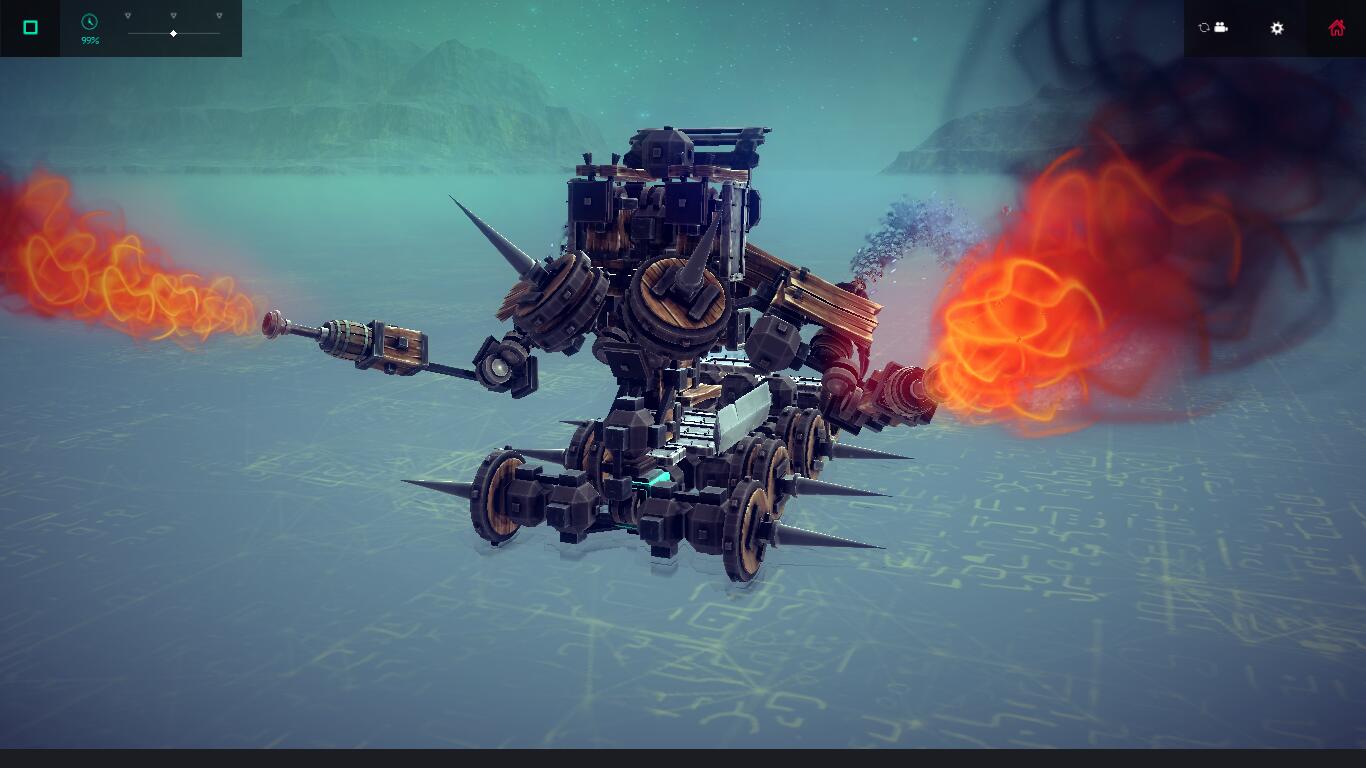Click the time scale clock icon
This screenshot has width=1366, height=768.
[89, 21]
